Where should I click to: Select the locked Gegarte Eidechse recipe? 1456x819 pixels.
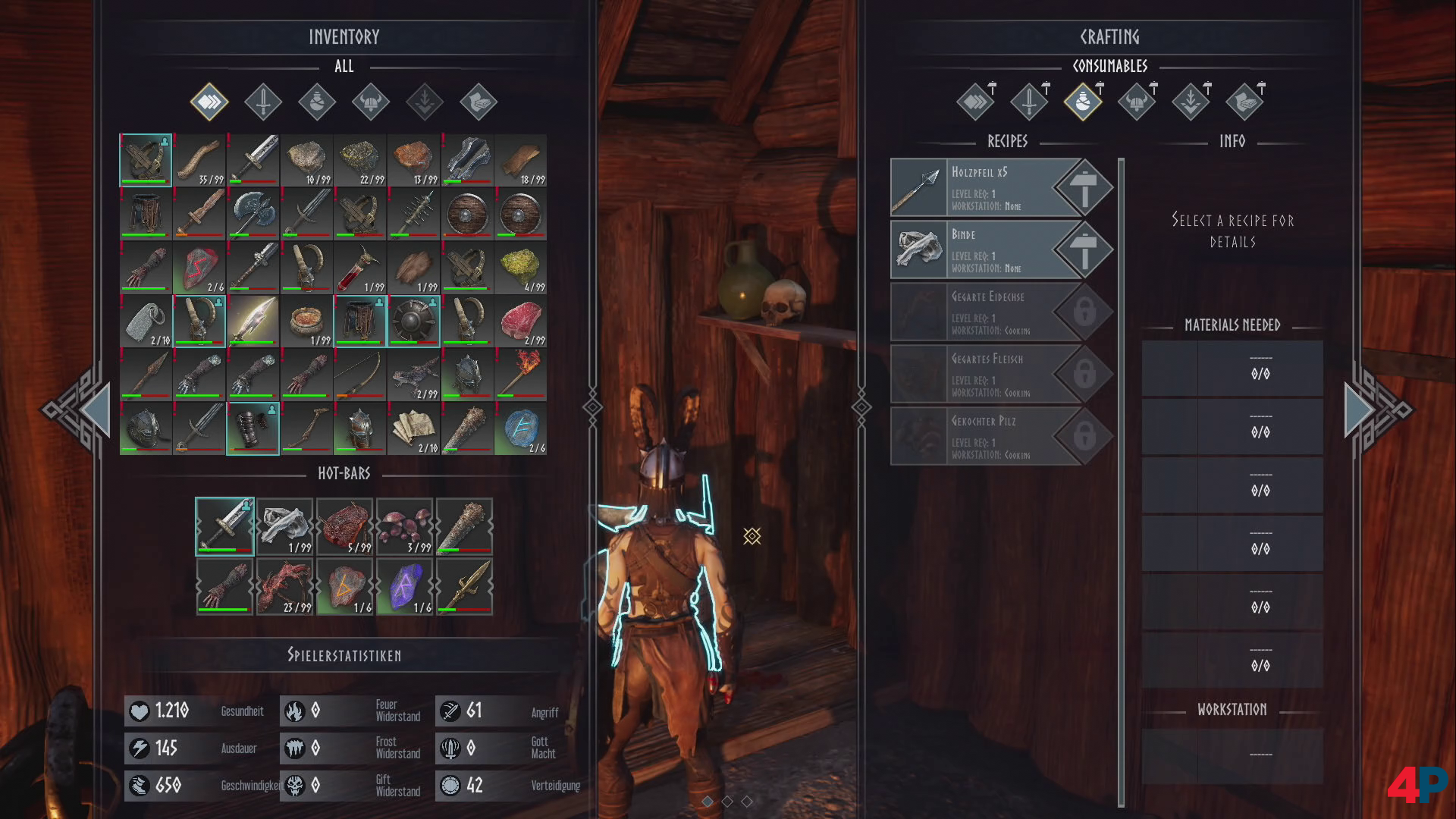(x=986, y=312)
